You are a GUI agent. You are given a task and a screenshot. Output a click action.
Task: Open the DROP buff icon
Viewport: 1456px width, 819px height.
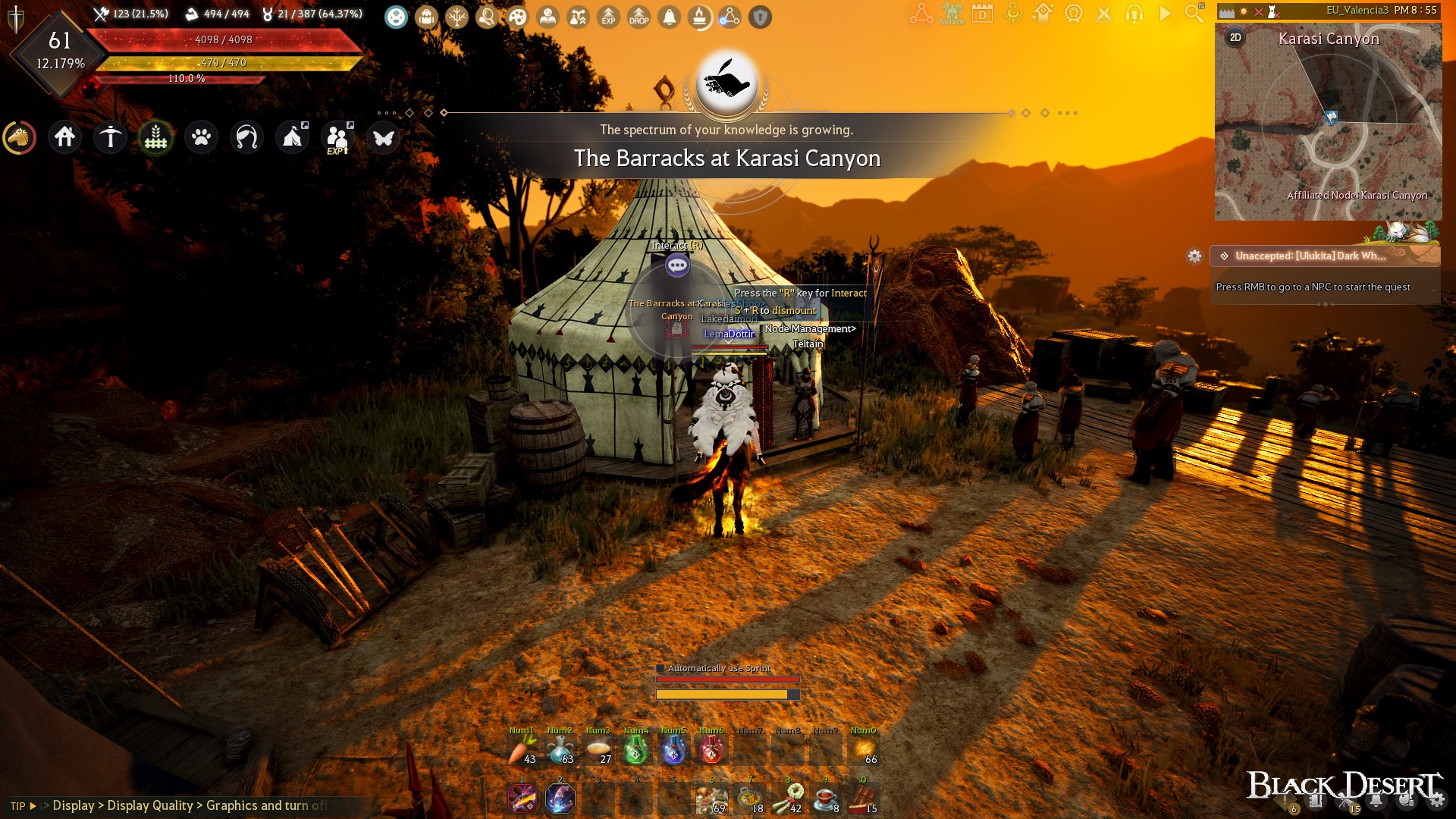click(x=639, y=17)
